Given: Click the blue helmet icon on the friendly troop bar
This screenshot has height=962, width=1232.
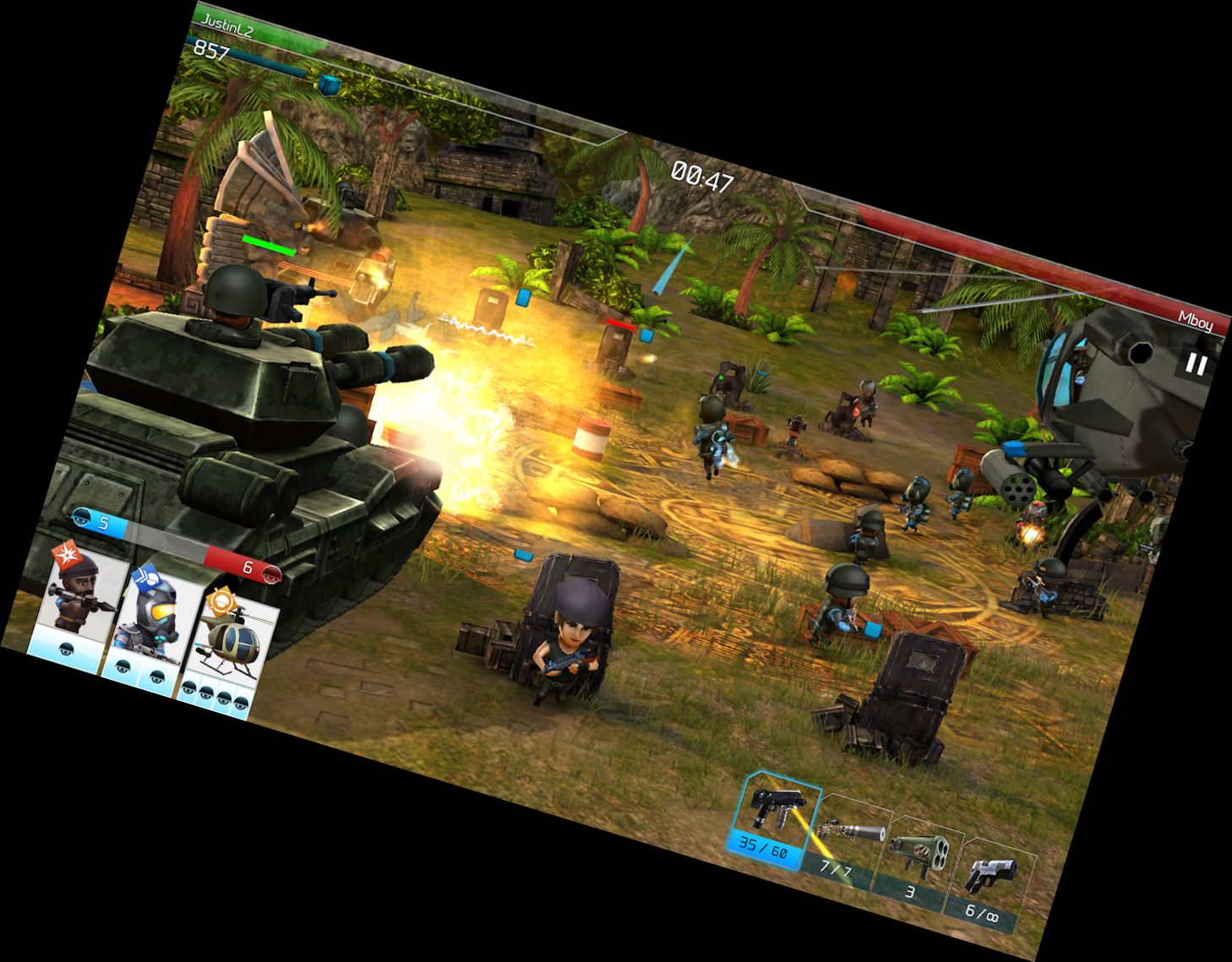Looking at the screenshot, I should coord(81,519).
